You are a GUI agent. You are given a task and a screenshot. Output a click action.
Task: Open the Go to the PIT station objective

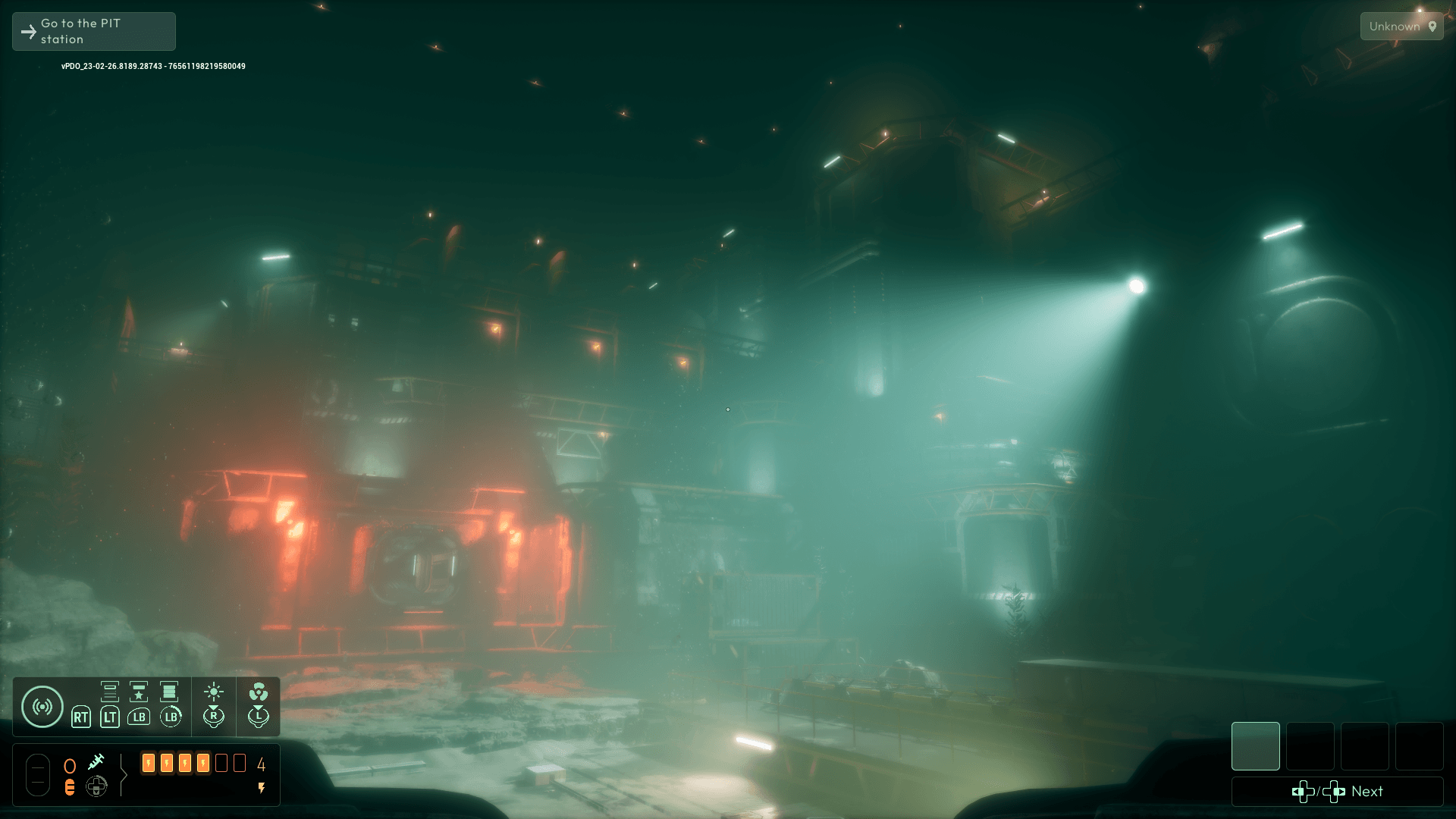[x=93, y=31]
